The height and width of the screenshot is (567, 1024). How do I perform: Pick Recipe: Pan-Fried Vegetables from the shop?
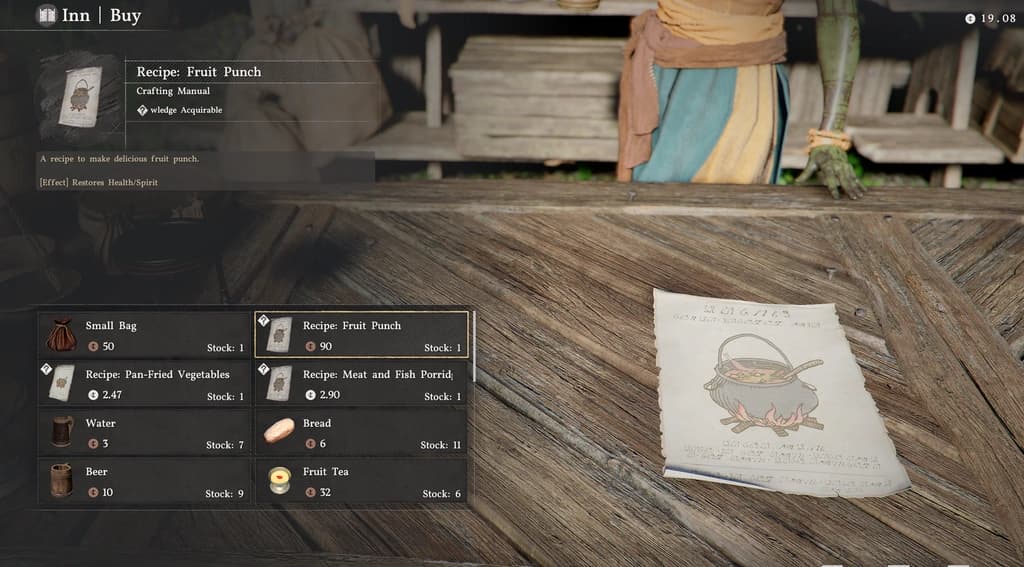145,384
